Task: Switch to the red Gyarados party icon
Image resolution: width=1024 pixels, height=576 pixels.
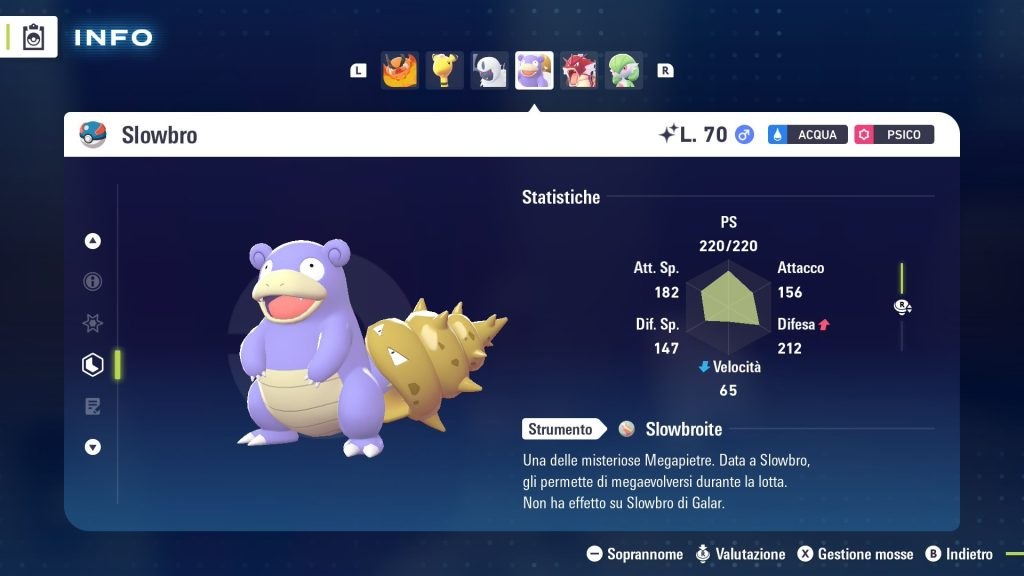Action: (579, 71)
